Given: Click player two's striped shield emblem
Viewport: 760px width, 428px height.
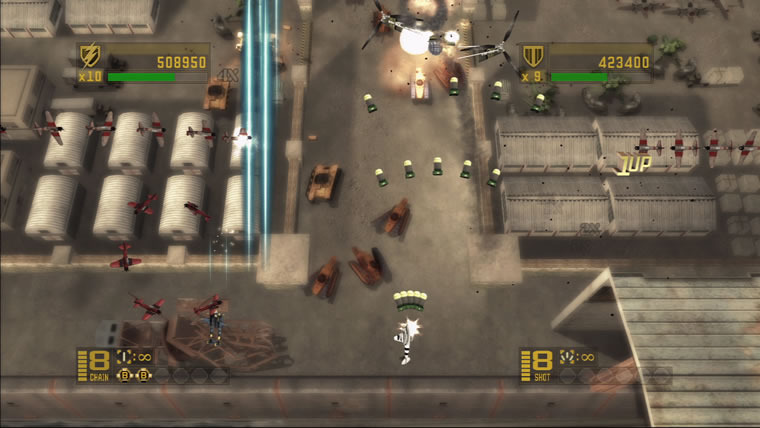Looking at the screenshot, I should pyautogui.click(x=531, y=56).
